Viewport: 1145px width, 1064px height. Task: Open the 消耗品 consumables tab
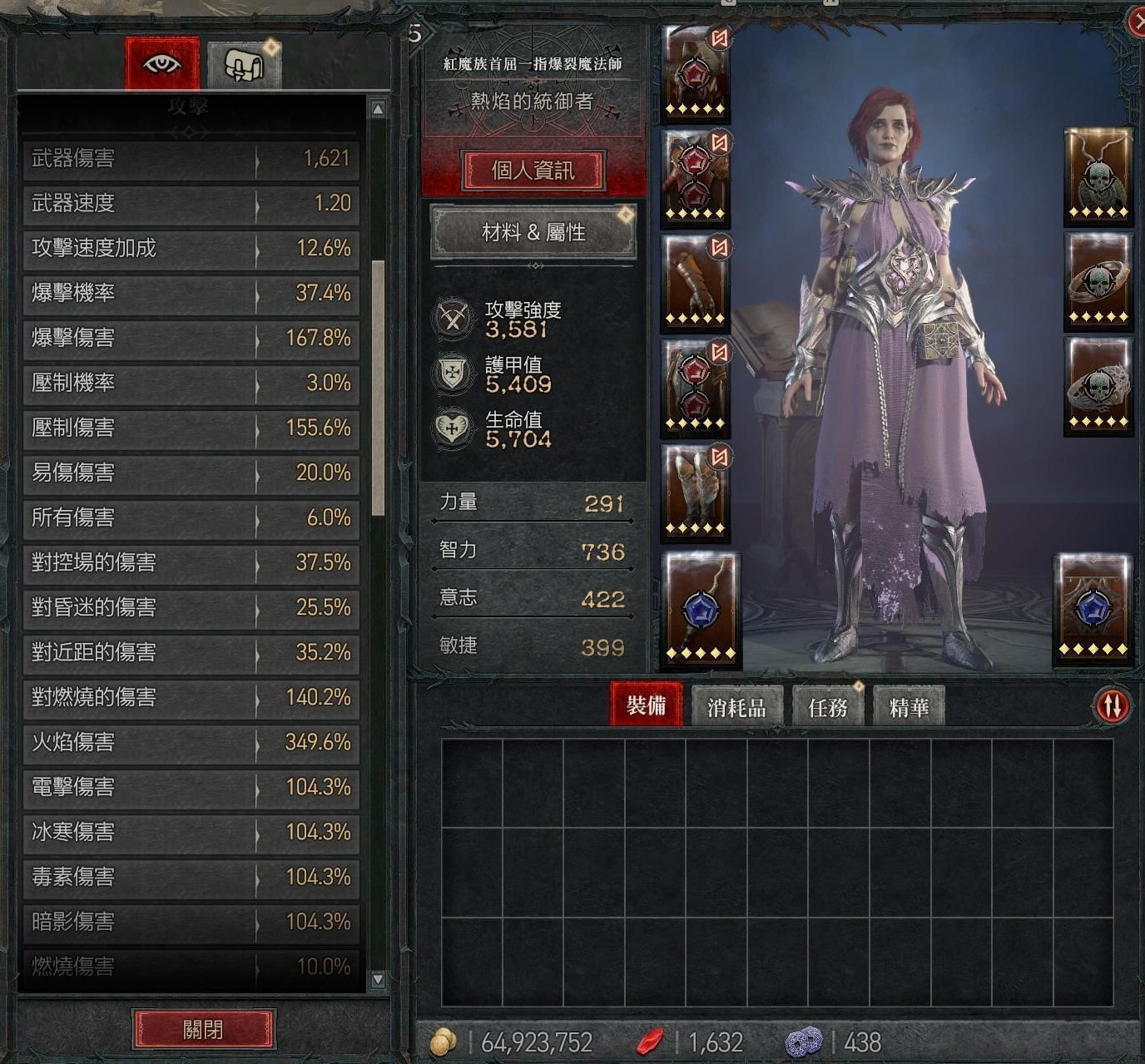736,707
